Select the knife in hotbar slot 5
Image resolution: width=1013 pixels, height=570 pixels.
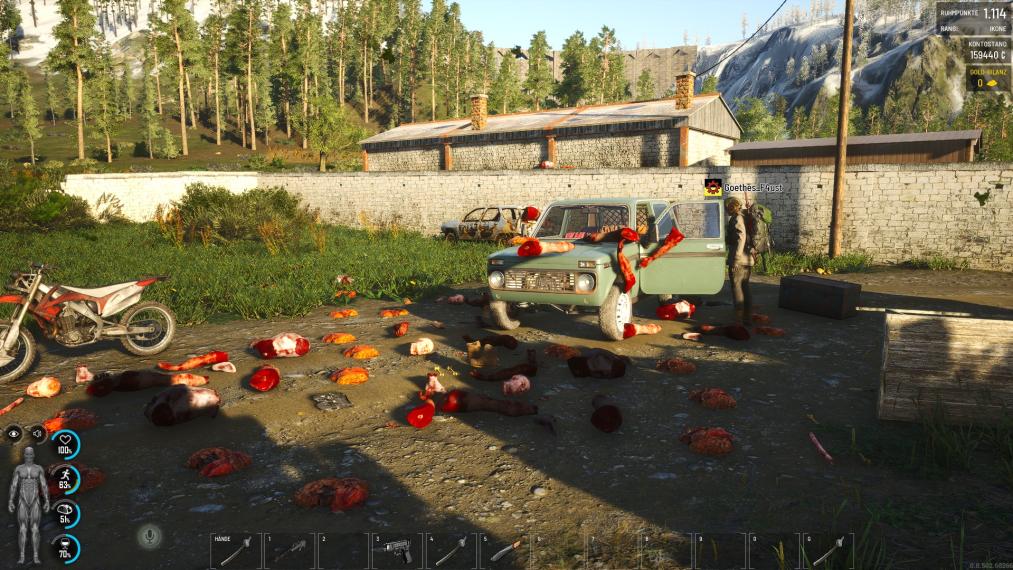click(x=505, y=551)
